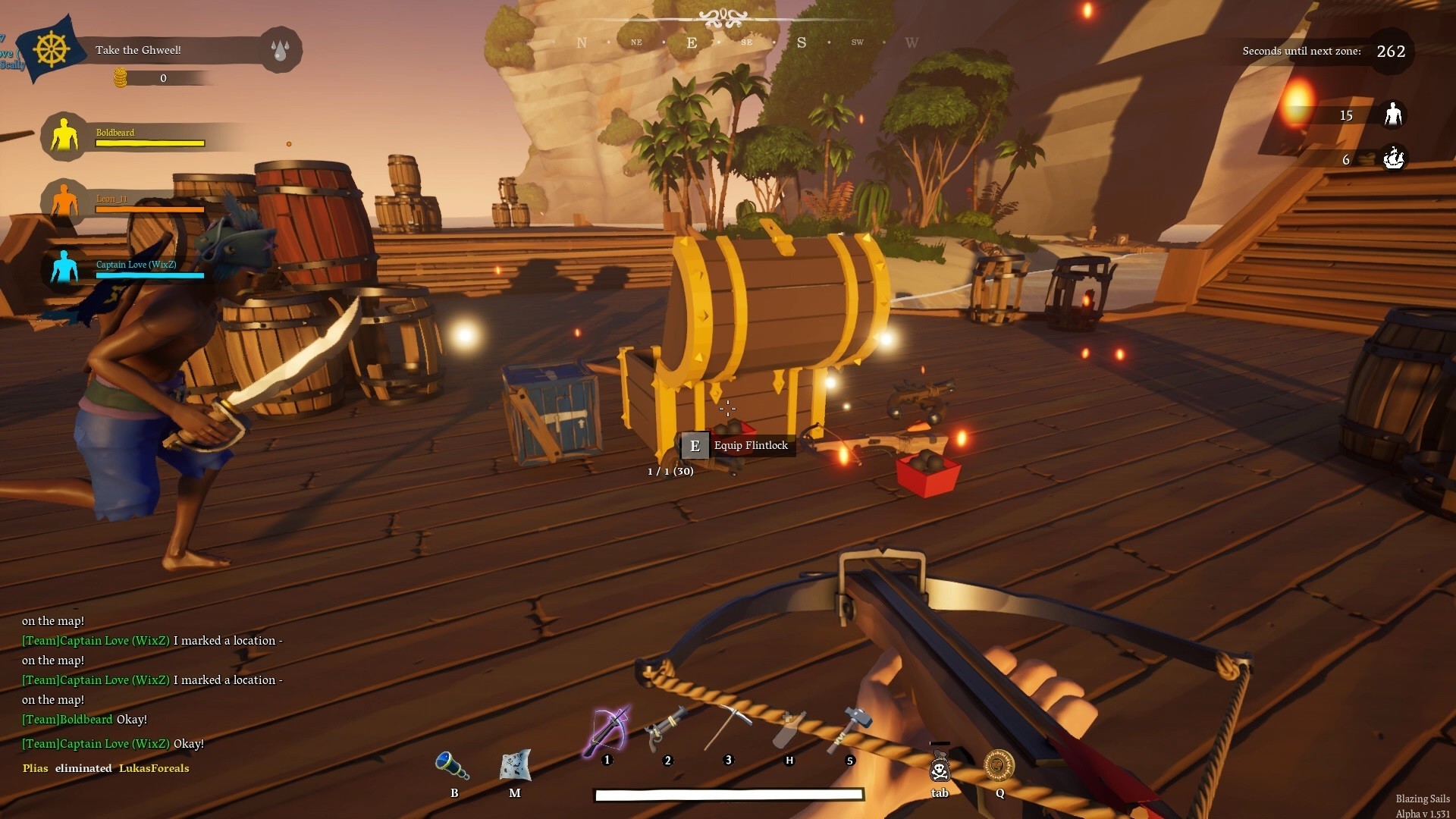Equip the pickaxe from the hotbar
The width and height of the screenshot is (1456, 819).
coord(727,729)
